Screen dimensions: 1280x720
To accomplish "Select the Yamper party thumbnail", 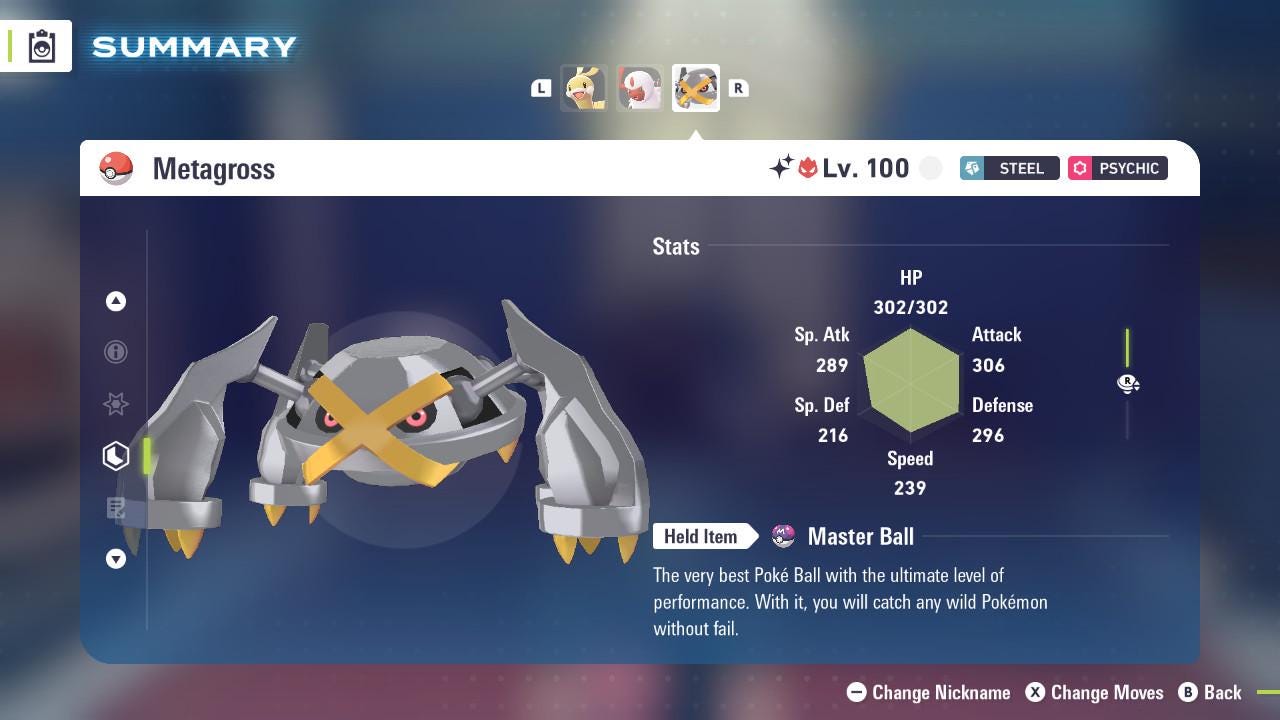I will (x=583, y=88).
